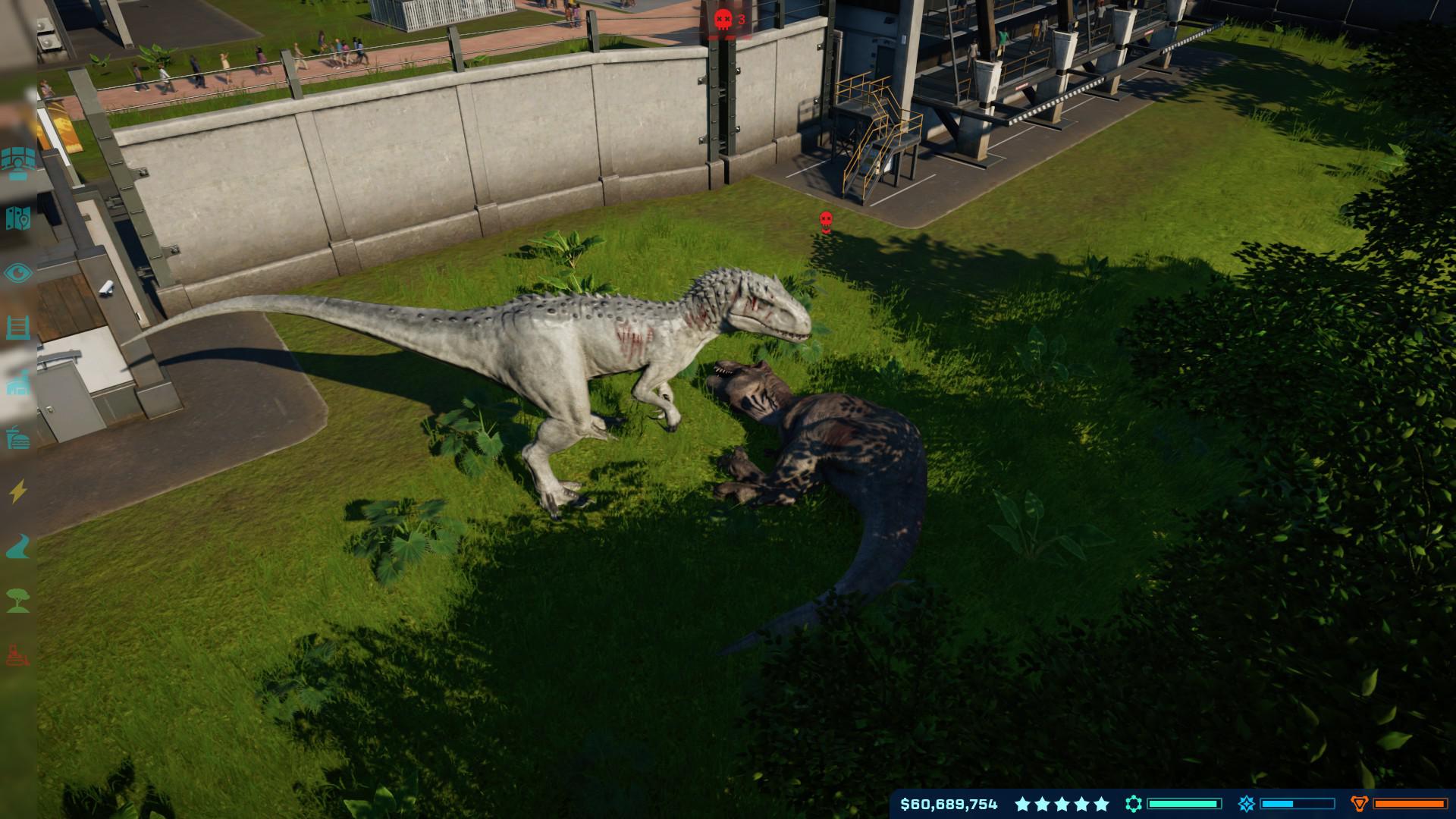Open the power lightning bolt menu
Image resolution: width=1456 pixels, height=819 pixels.
17,491
